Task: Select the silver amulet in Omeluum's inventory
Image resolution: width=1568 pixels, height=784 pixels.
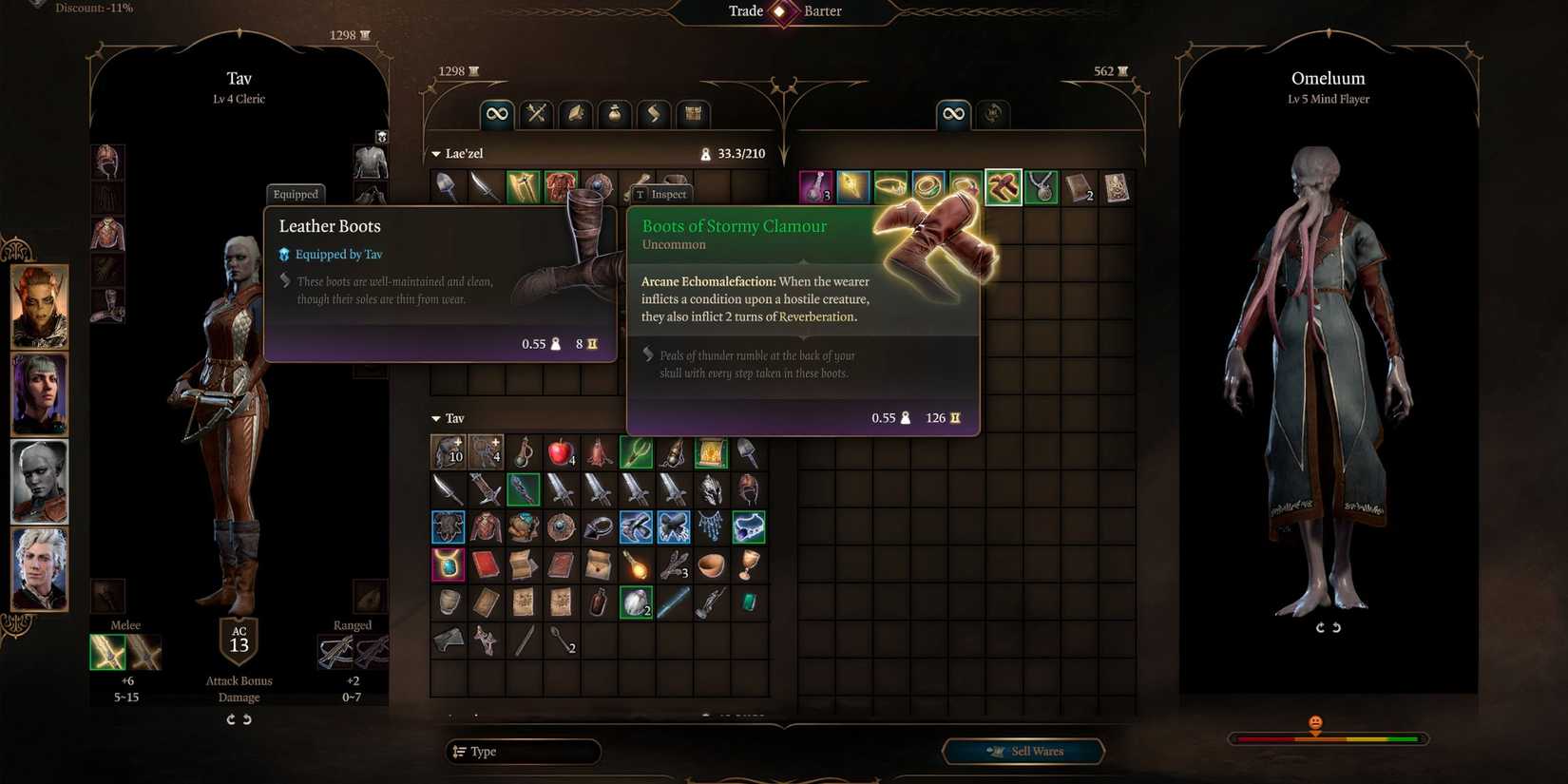Action: (x=1040, y=186)
